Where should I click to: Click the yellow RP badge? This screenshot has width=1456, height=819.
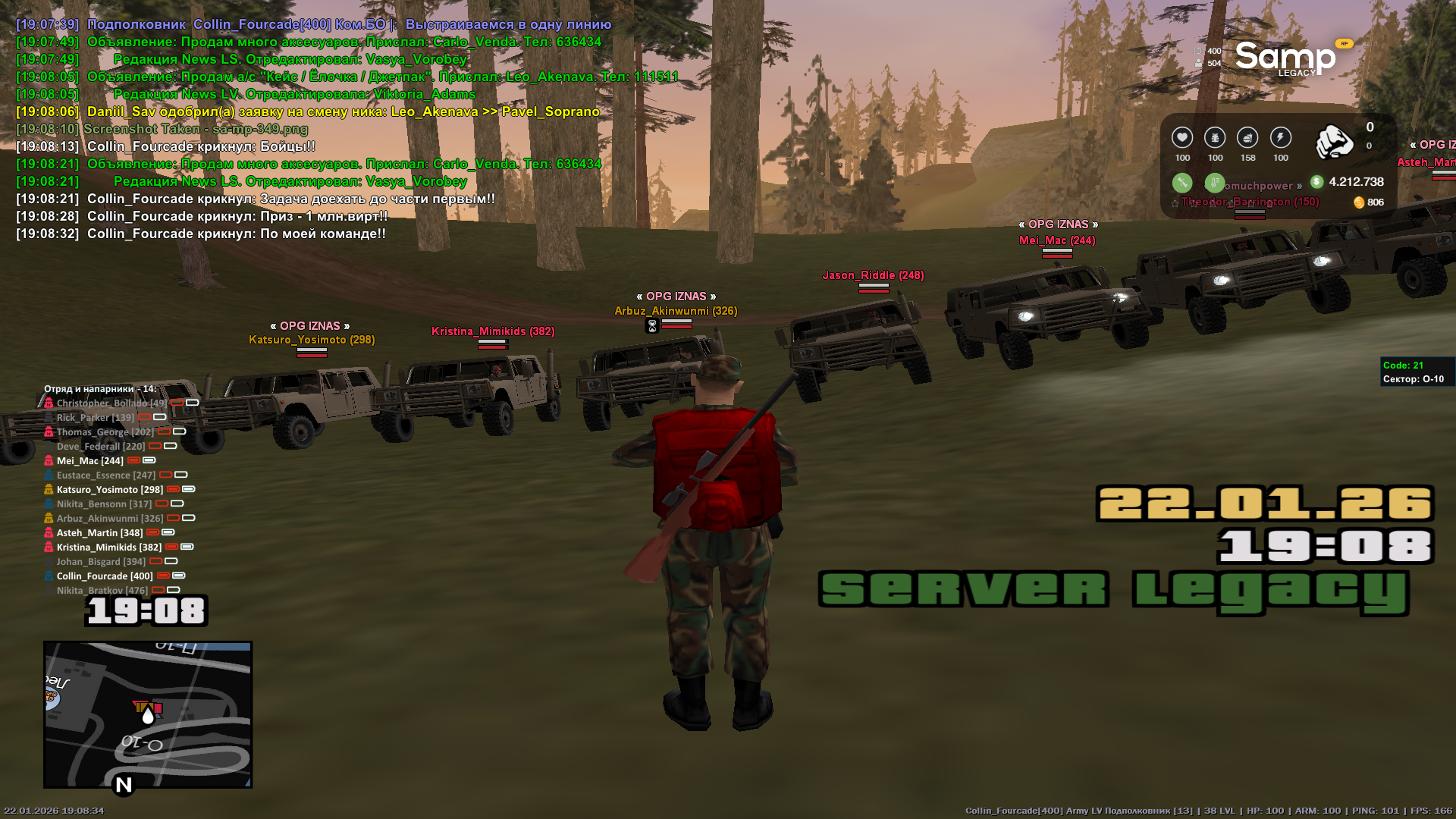(1344, 44)
